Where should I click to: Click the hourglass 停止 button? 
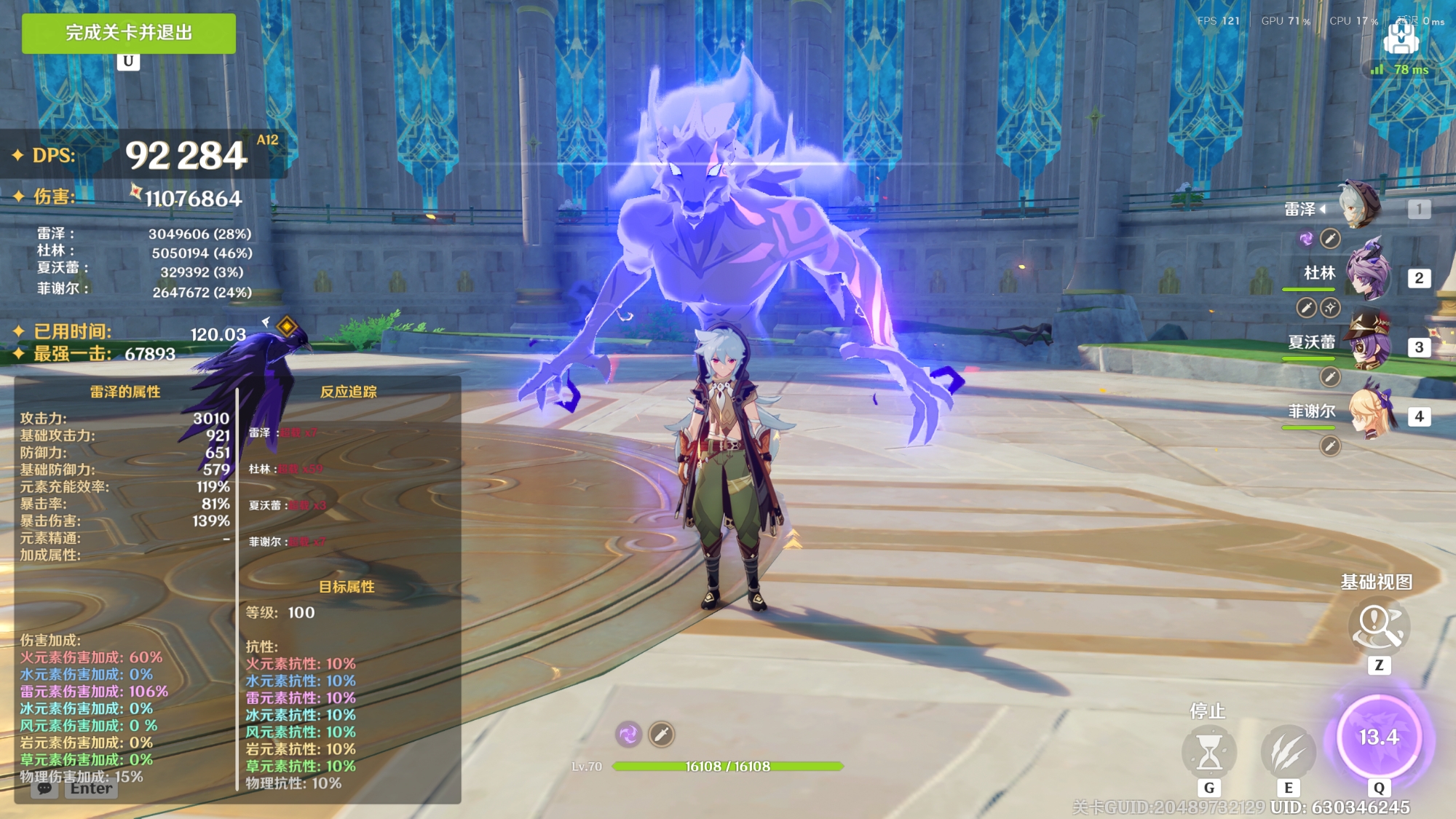[1209, 752]
